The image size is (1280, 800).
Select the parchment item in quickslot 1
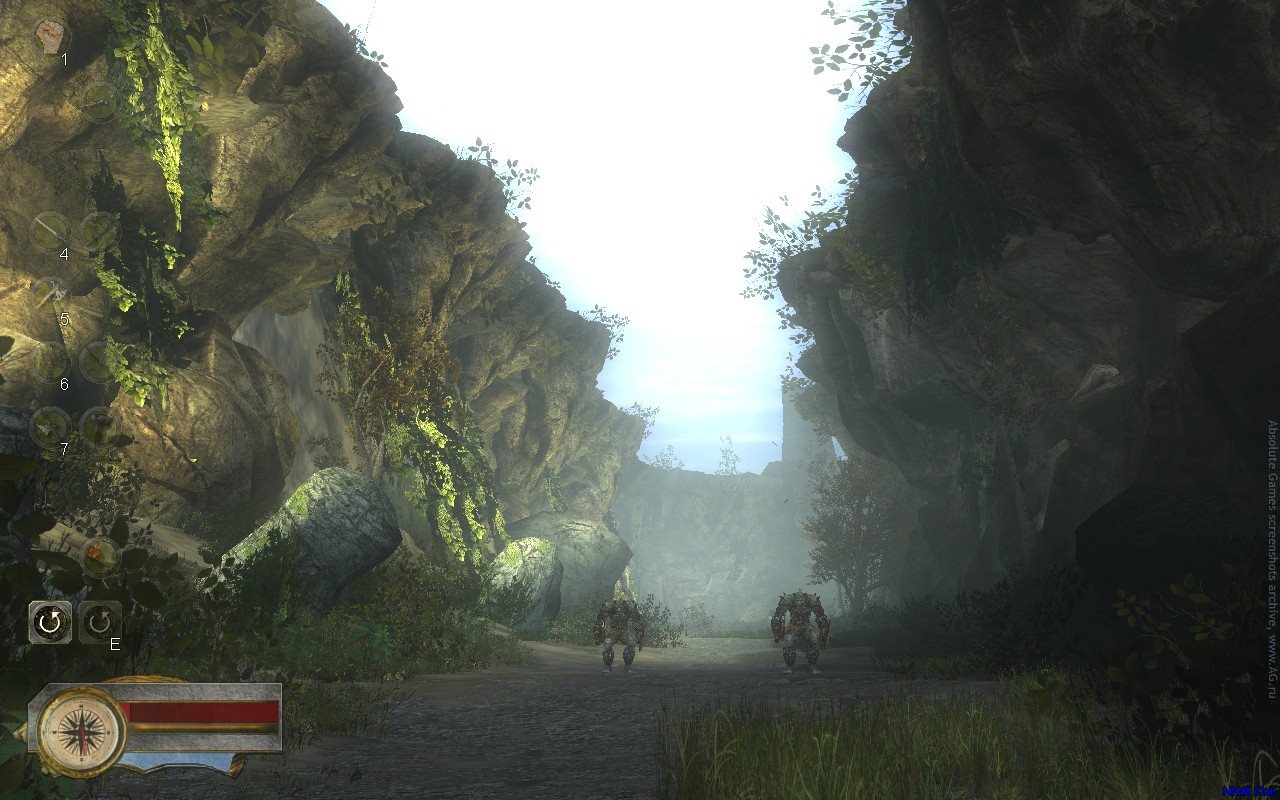click(x=48, y=37)
